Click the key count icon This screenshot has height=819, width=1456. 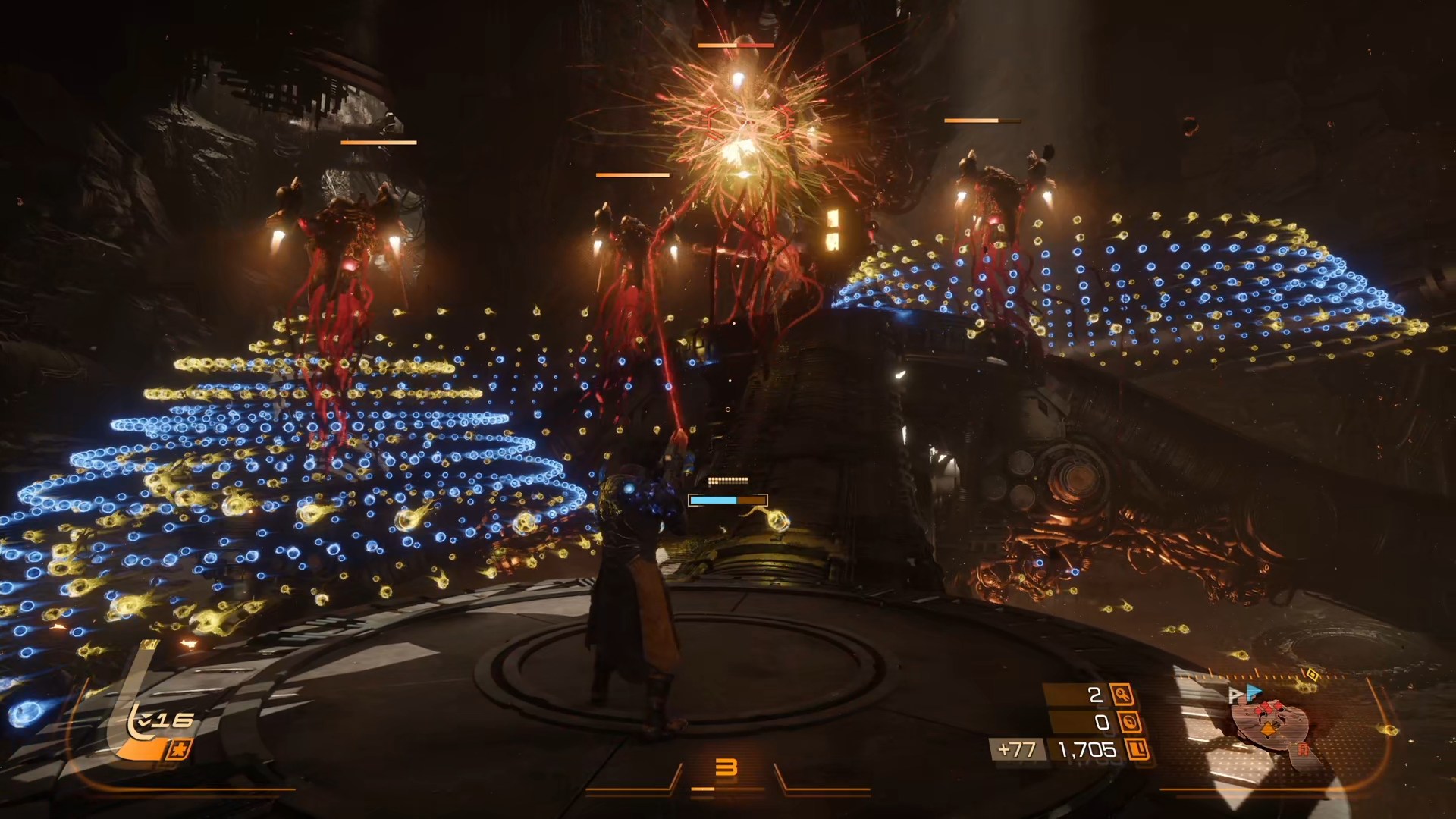tap(1122, 694)
